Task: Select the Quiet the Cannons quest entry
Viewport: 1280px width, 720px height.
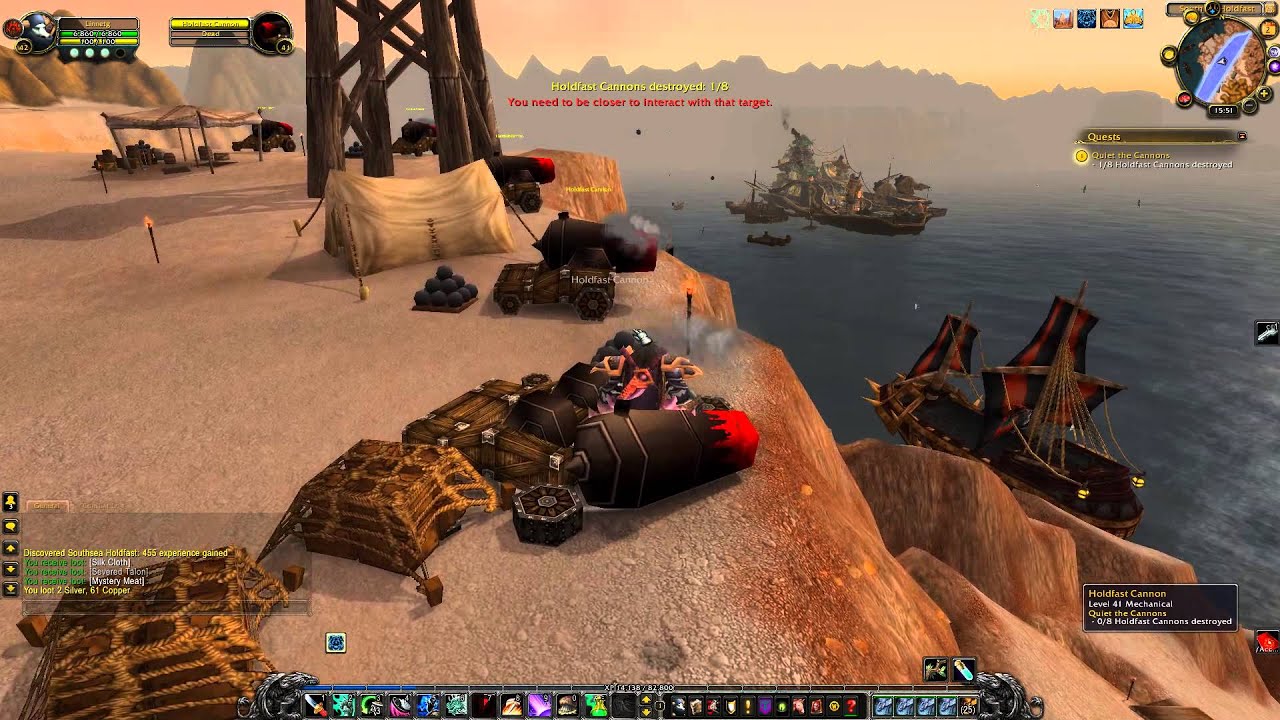Action: 1130,155
